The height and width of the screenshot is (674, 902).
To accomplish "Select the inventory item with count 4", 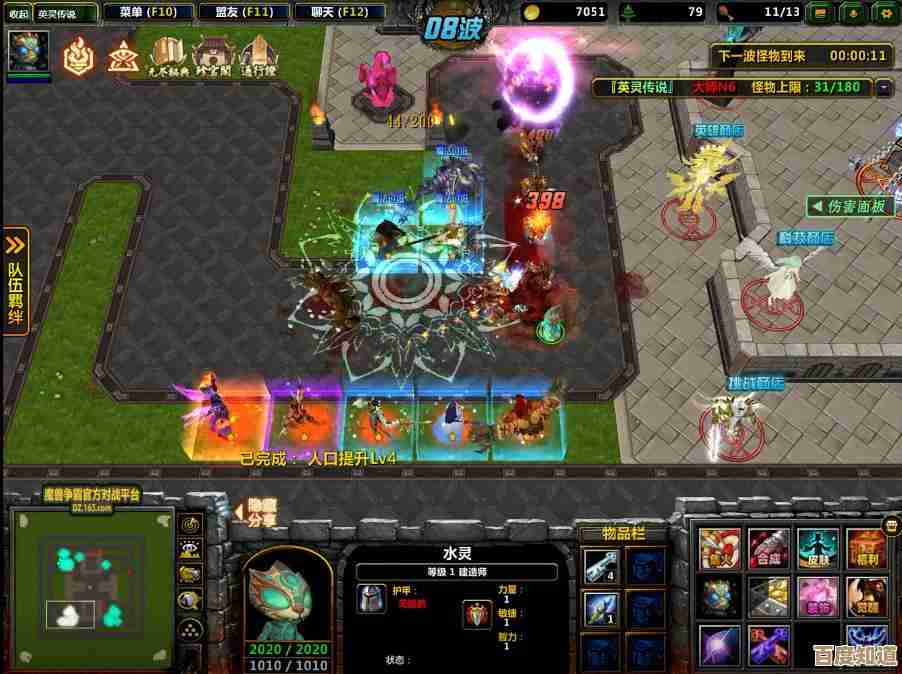I will click(x=601, y=566).
